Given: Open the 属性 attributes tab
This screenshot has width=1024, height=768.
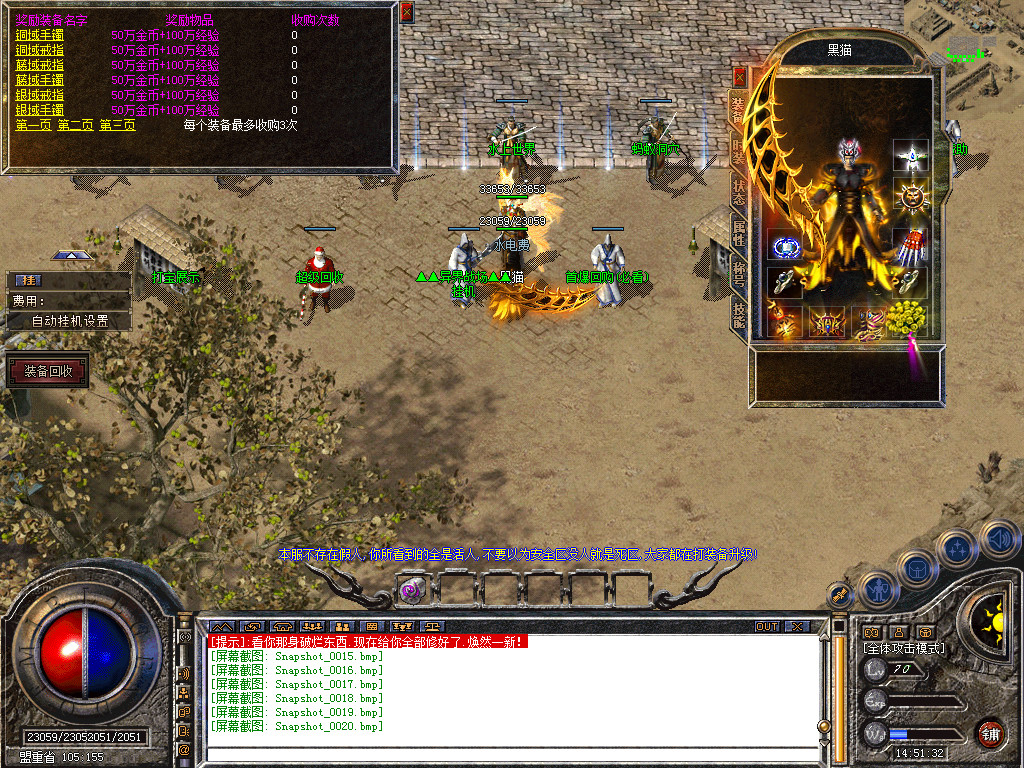Looking at the screenshot, I should [739, 233].
